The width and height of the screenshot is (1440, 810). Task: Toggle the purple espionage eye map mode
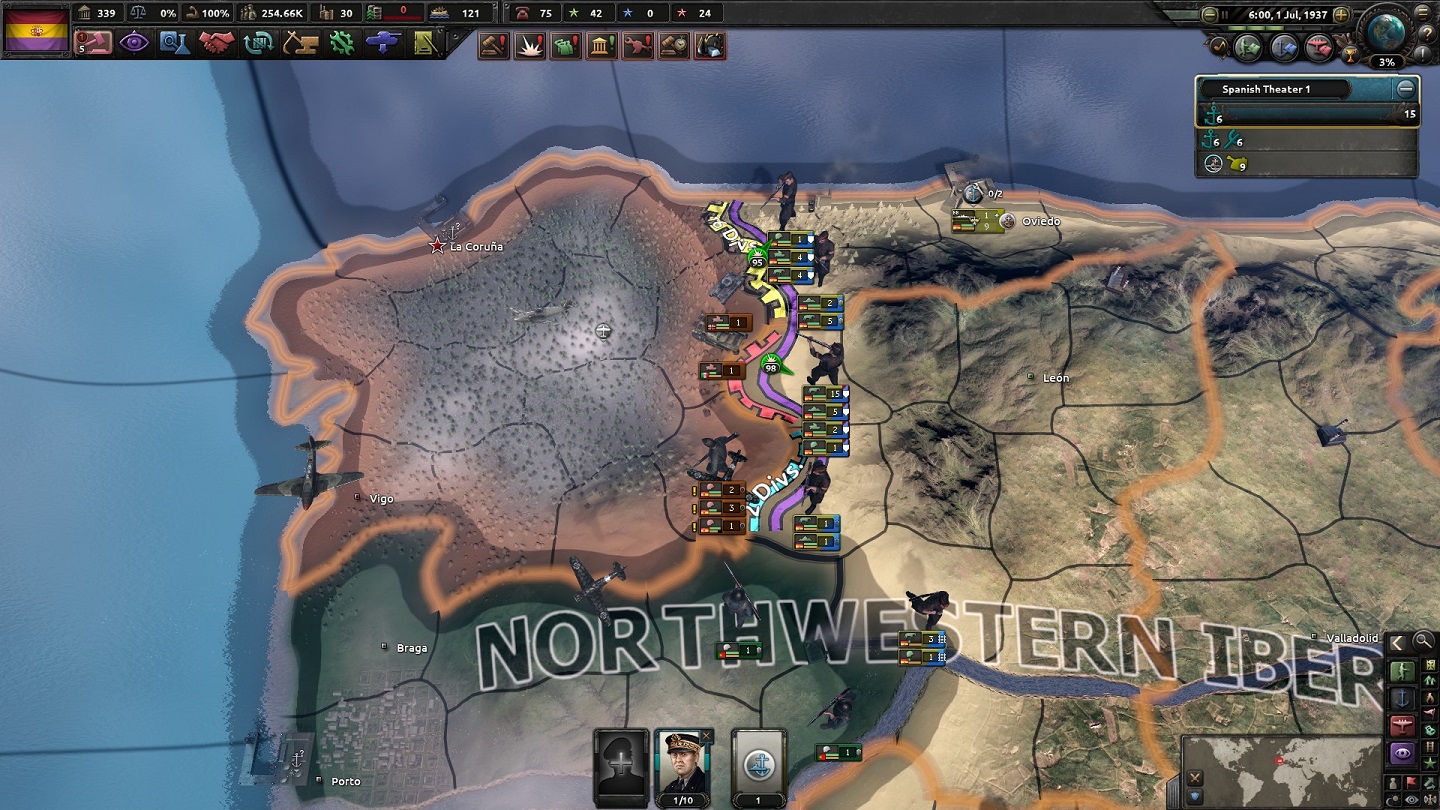[1401, 751]
